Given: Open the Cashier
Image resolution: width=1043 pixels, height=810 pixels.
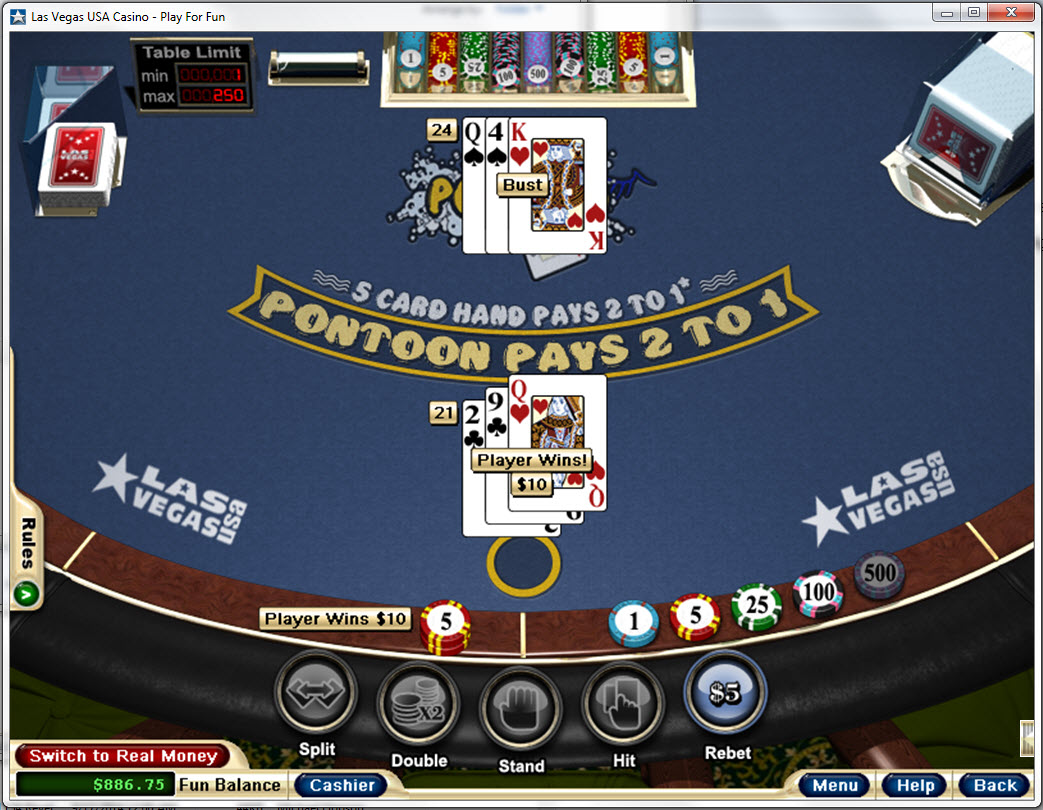Looking at the screenshot, I should [x=341, y=785].
